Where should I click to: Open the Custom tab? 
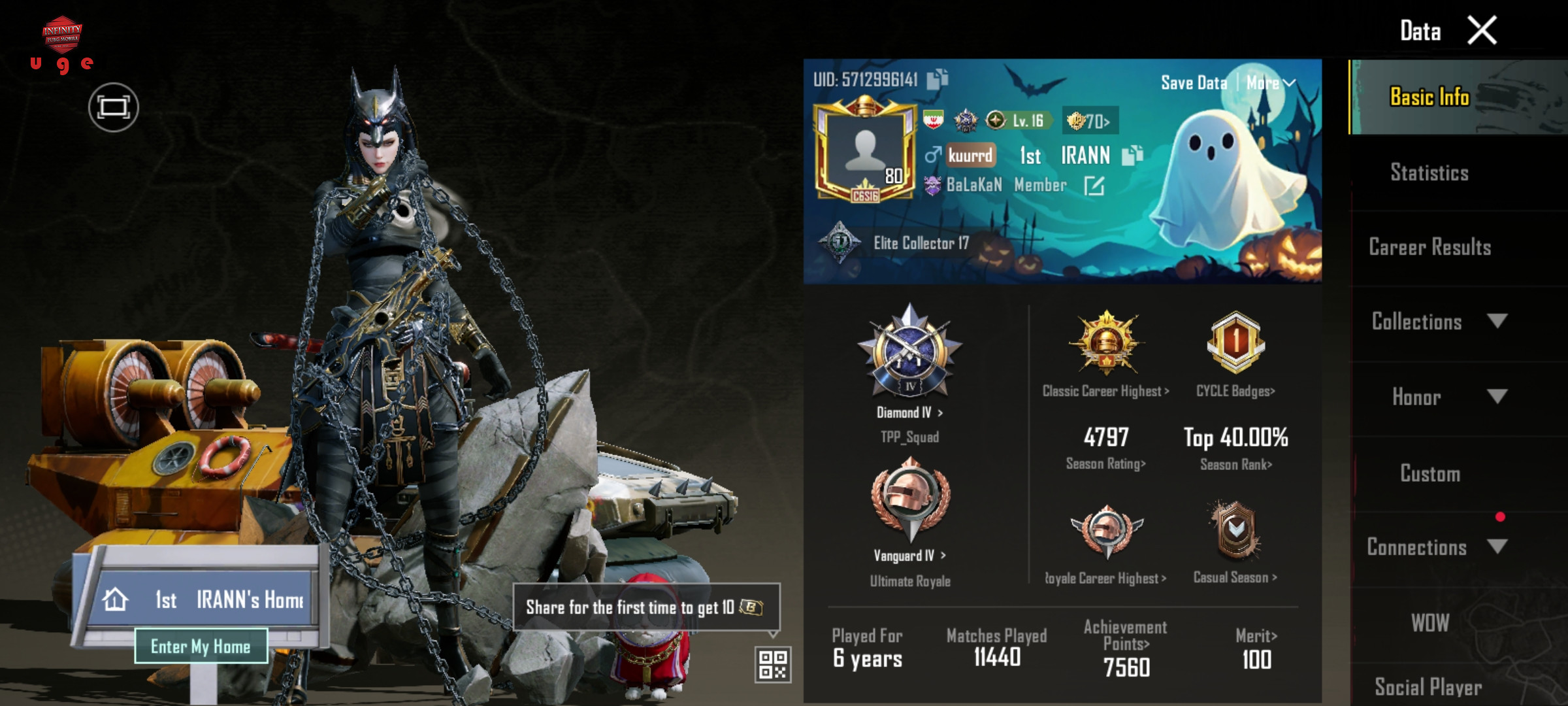(1429, 473)
